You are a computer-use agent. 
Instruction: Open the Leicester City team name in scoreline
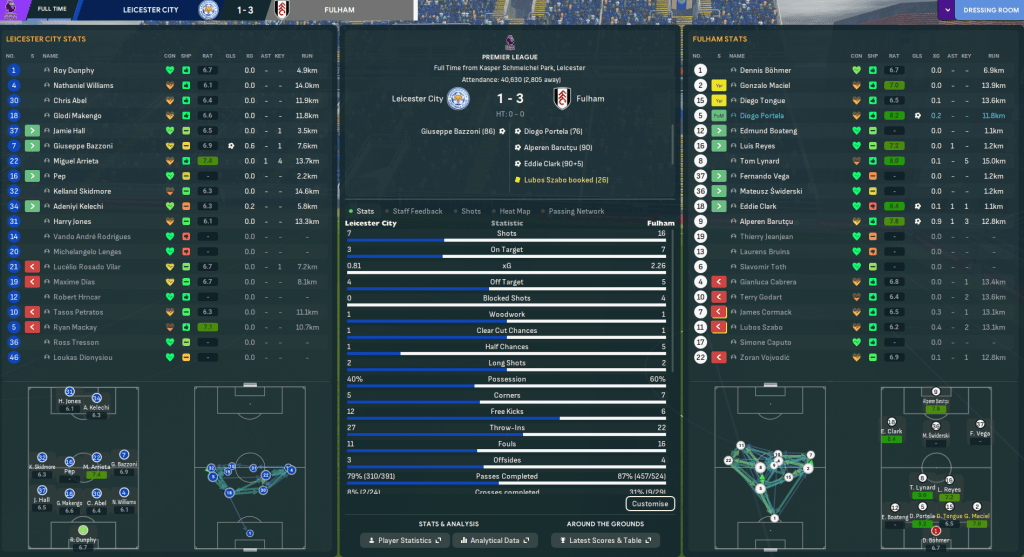(418, 99)
